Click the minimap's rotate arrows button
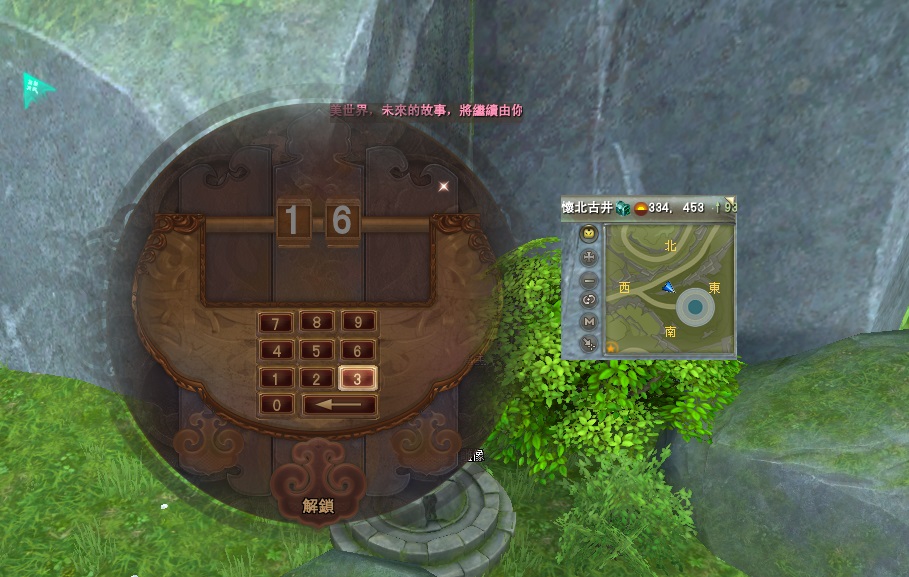The width and height of the screenshot is (909, 577). (589, 300)
